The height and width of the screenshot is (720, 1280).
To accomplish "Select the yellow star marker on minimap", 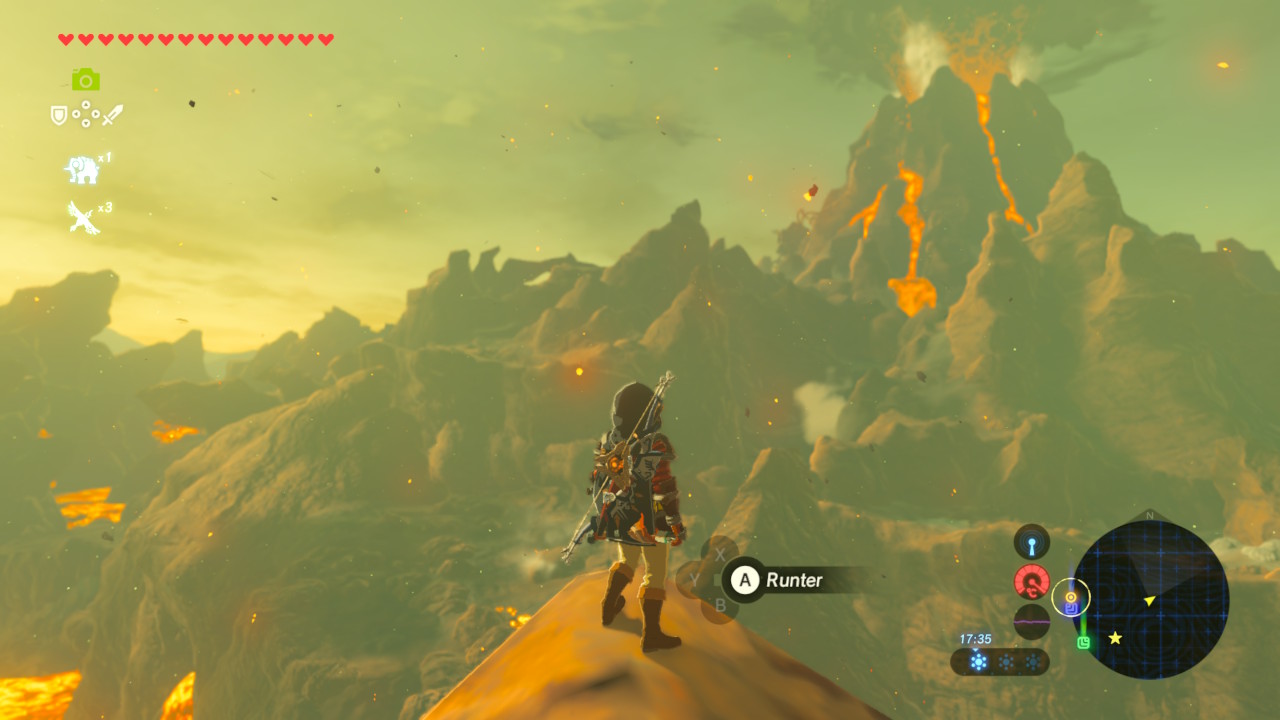I will 1115,638.
